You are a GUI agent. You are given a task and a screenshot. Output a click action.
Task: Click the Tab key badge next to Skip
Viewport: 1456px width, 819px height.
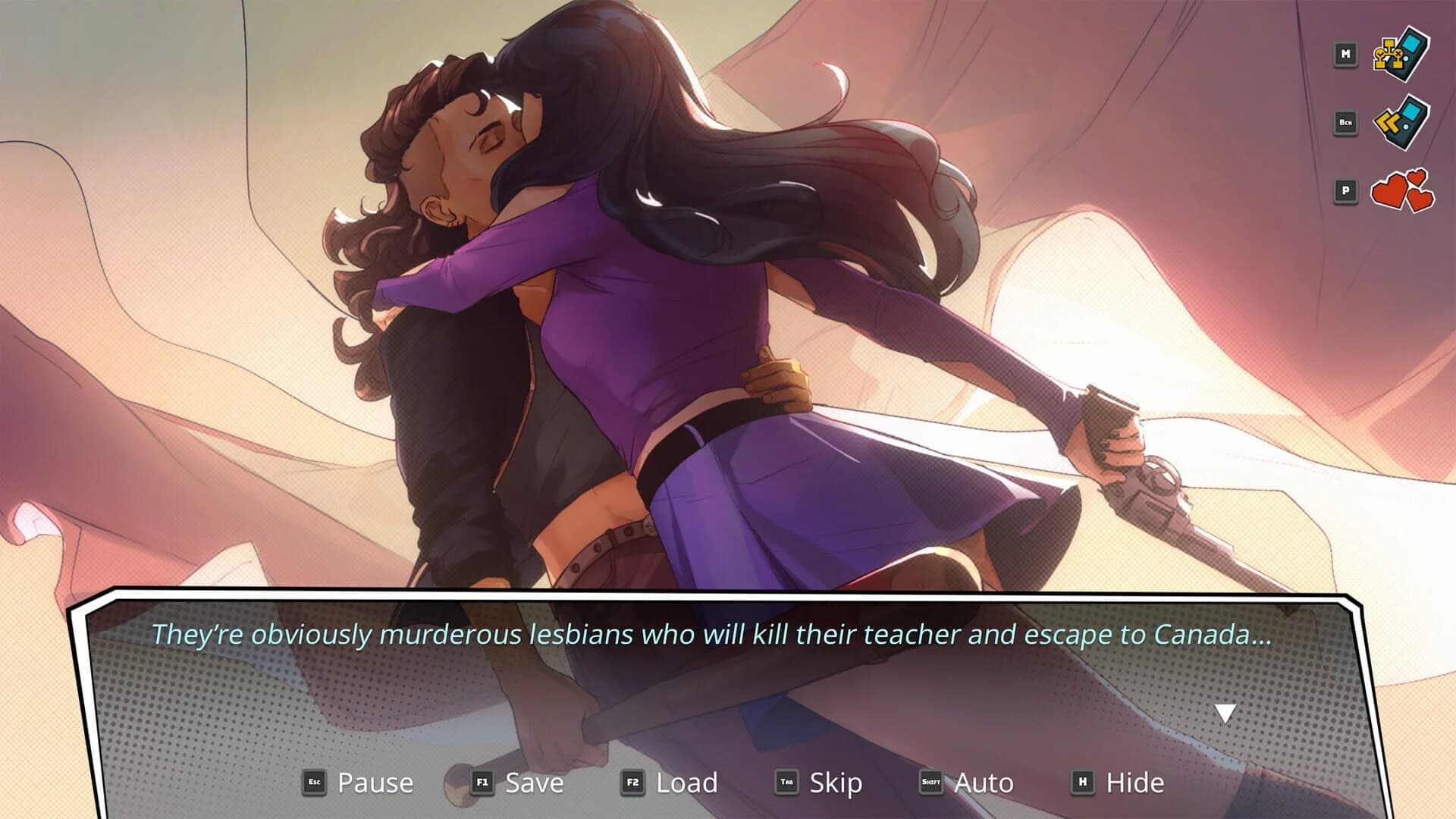pyautogui.click(x=786, y=783)
